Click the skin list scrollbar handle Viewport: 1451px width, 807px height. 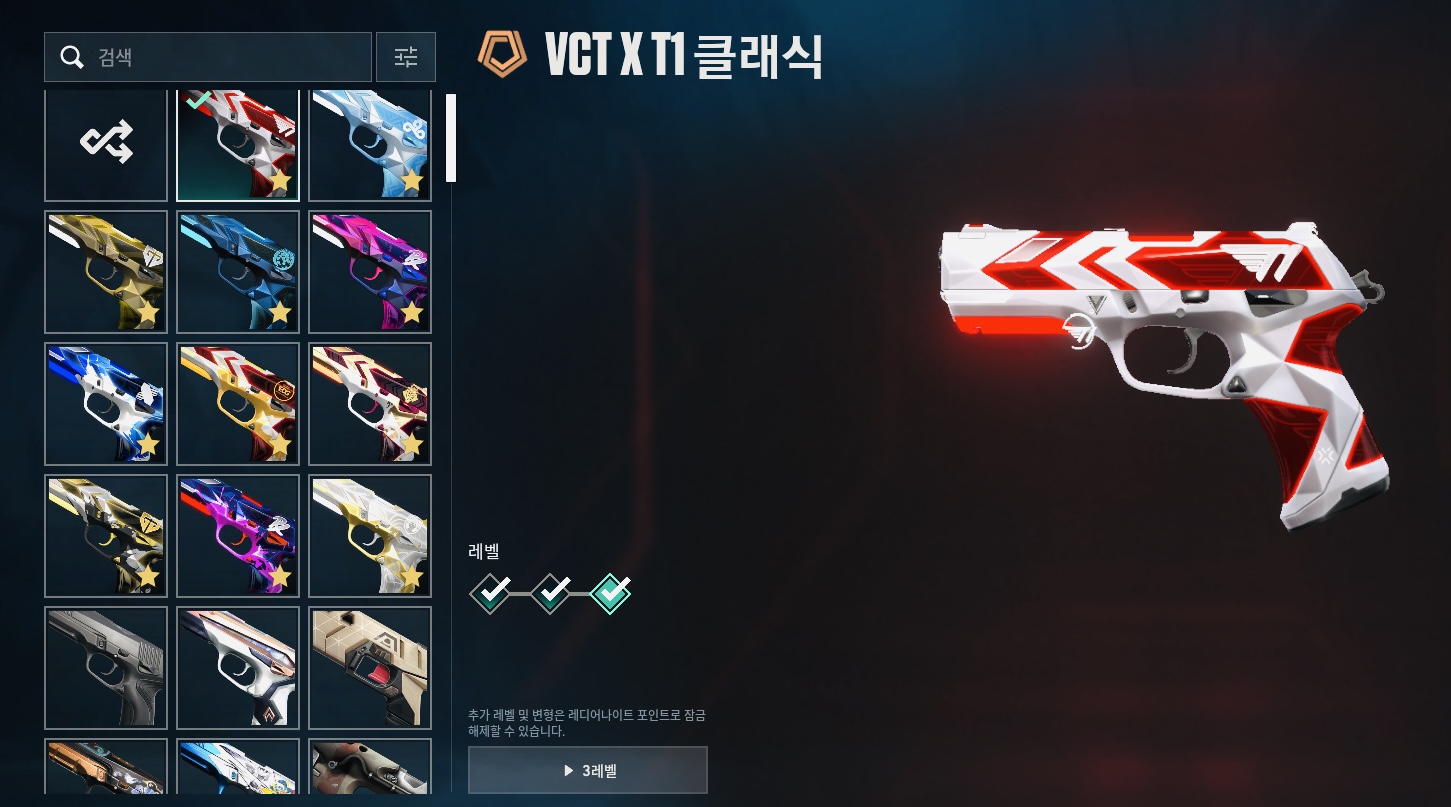coord(451,138)
